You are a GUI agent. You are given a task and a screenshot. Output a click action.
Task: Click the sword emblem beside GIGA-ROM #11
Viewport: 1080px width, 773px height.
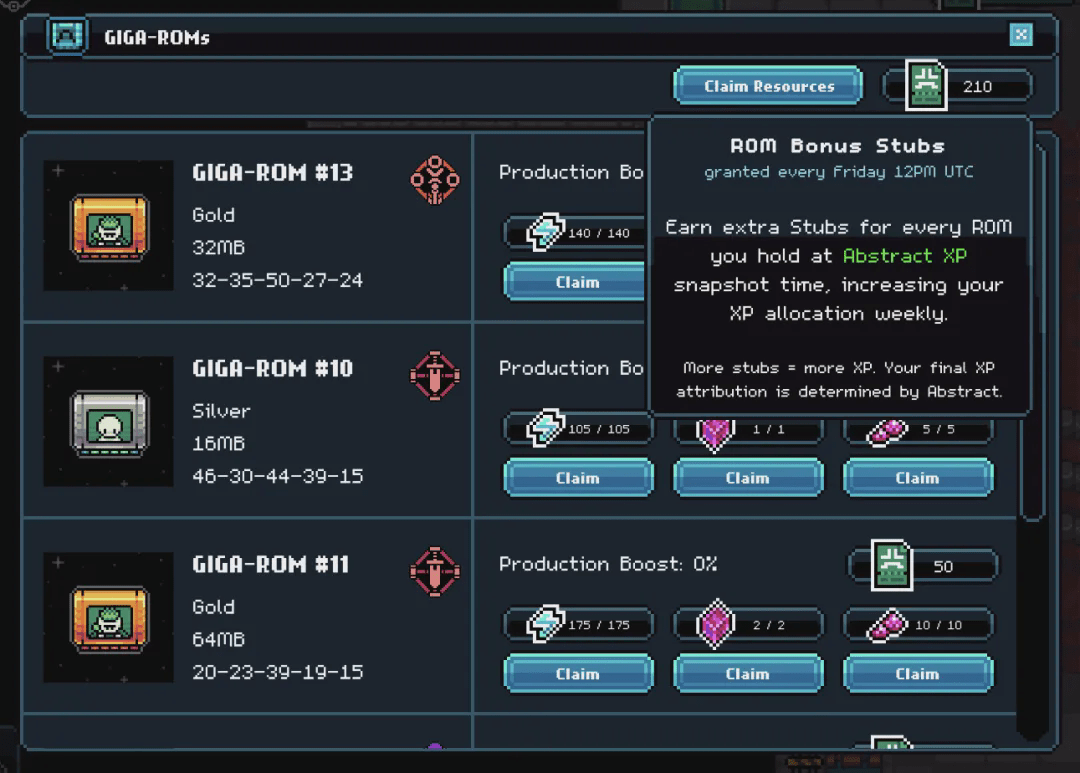(x=435, y=572)
